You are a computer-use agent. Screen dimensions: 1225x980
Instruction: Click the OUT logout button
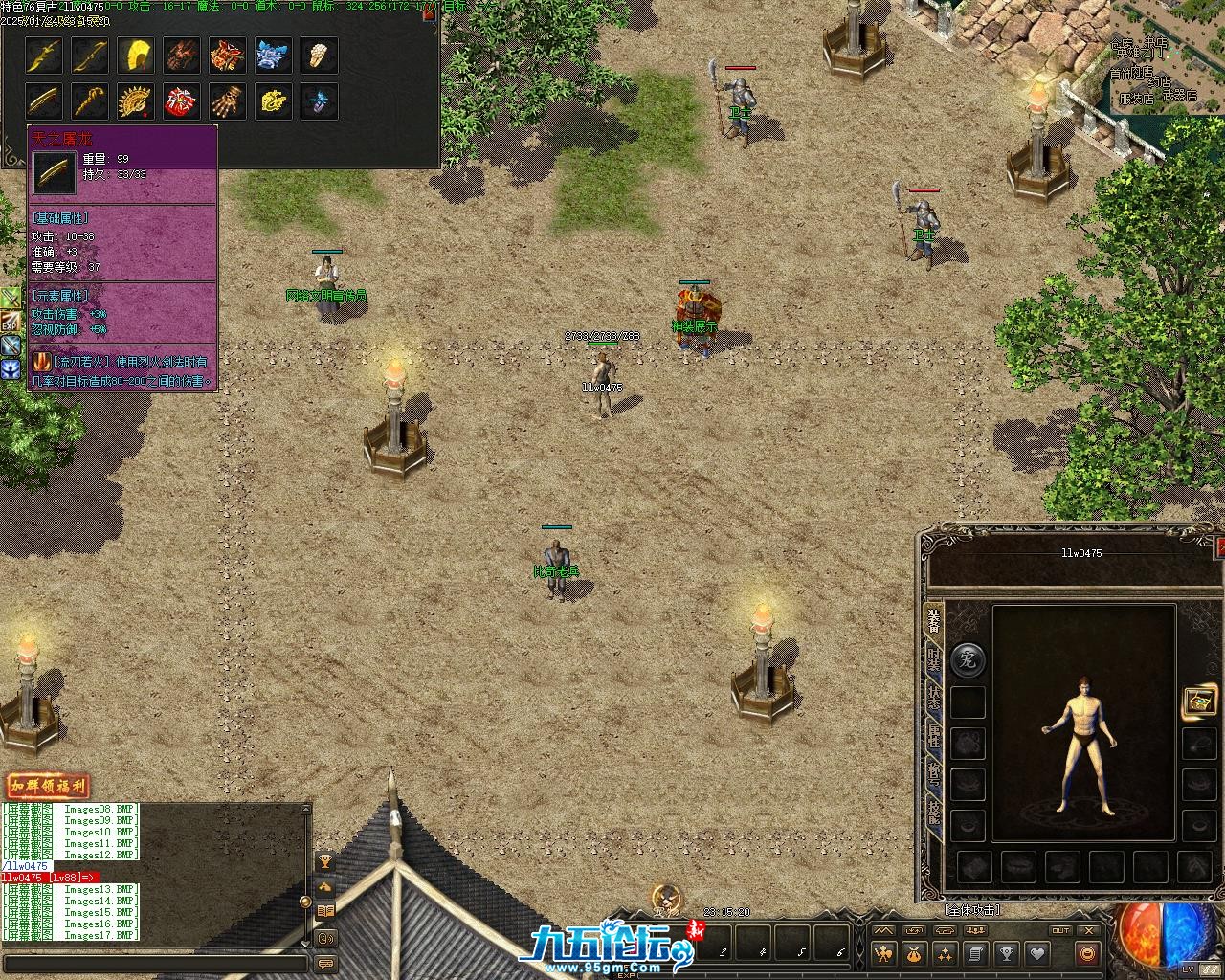click(x=1060, y=930)
